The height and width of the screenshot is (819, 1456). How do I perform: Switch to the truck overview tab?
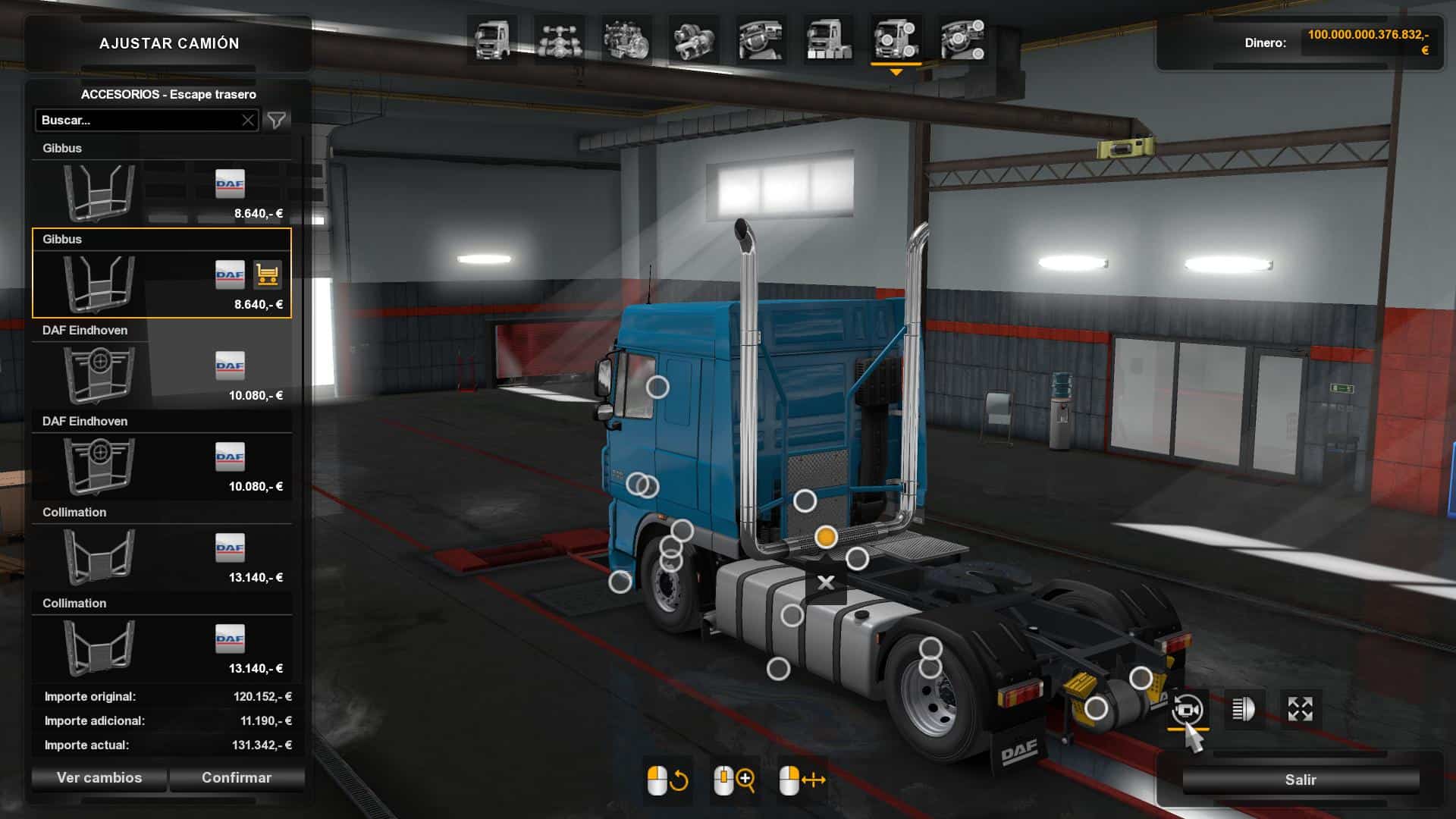tap(491, 39)
